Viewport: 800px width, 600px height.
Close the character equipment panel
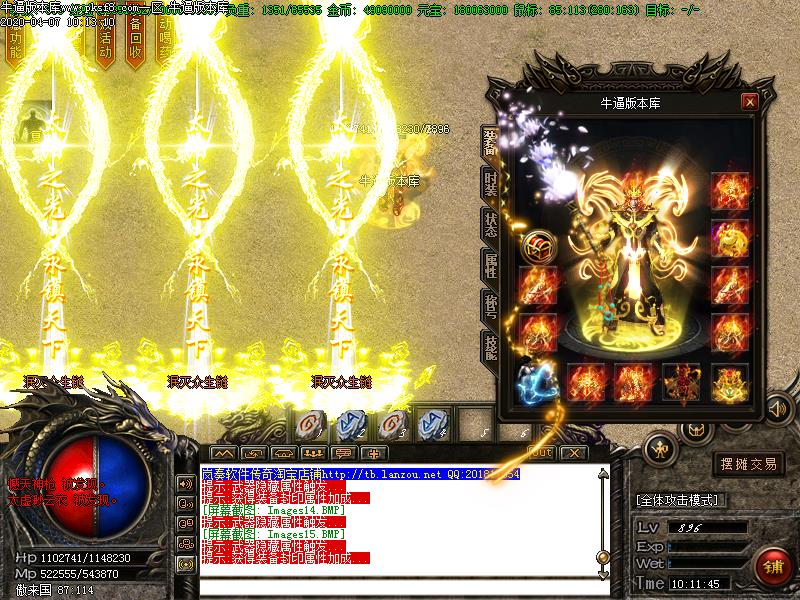749,102
